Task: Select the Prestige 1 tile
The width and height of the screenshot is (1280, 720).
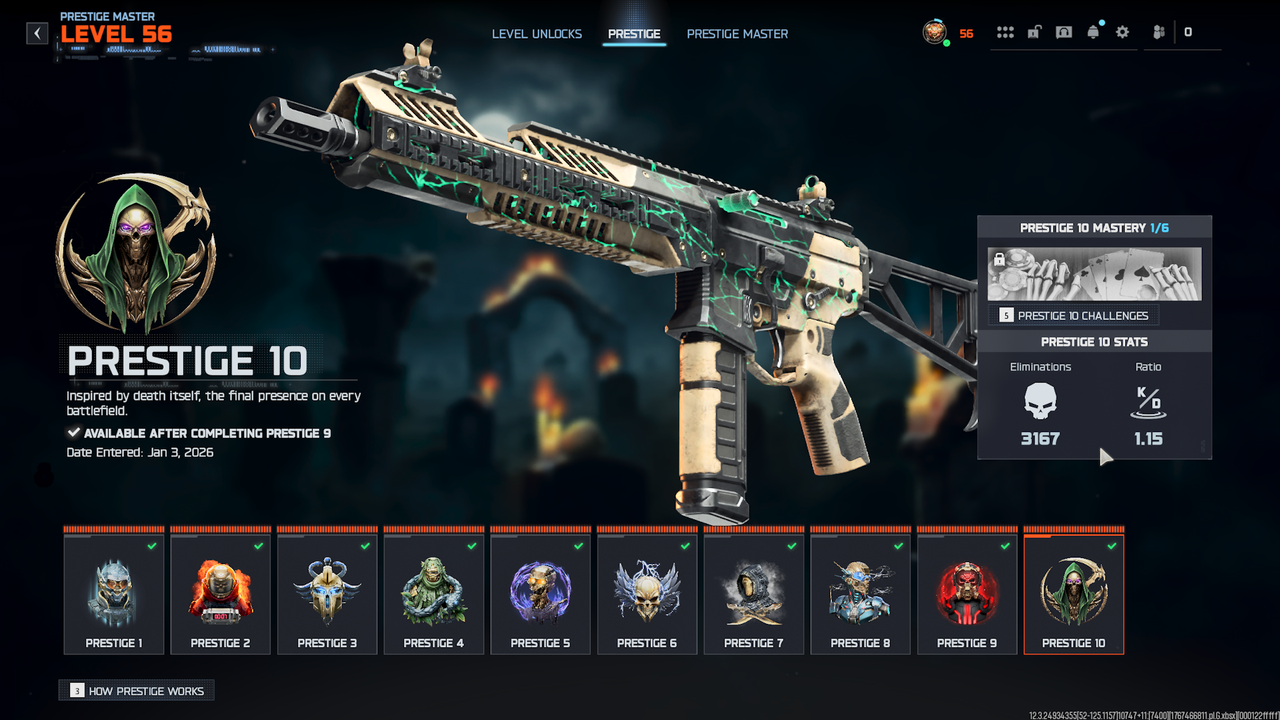Action: tap(114, 595)
